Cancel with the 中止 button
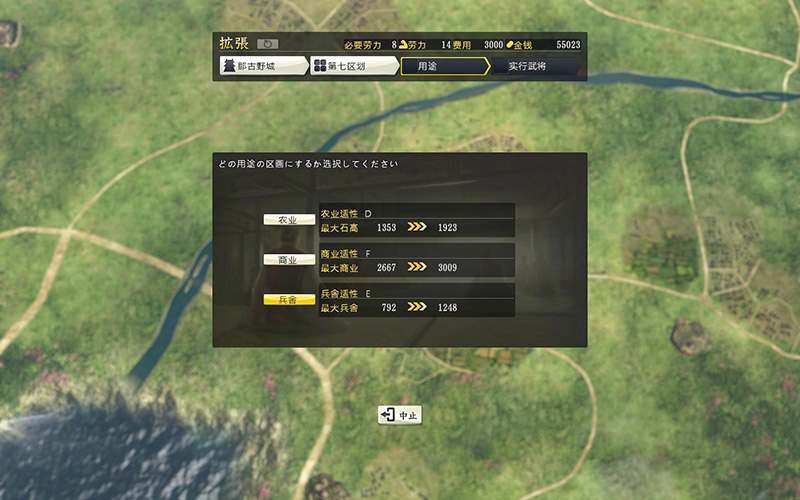The width and height of the screenshot is (800, 500). tap(400, 415)
